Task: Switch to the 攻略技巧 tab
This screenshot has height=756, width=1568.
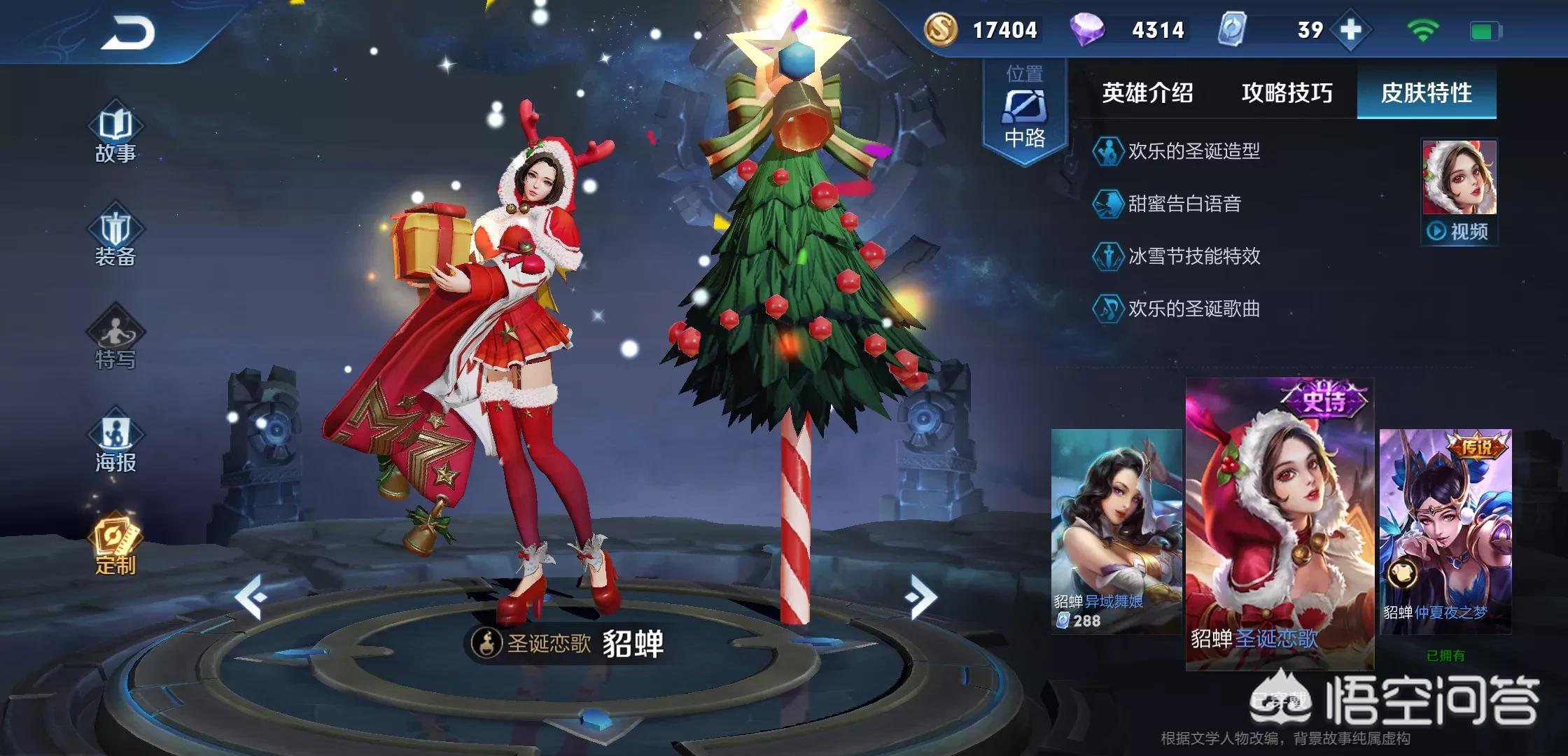Action: (1287, 93)
